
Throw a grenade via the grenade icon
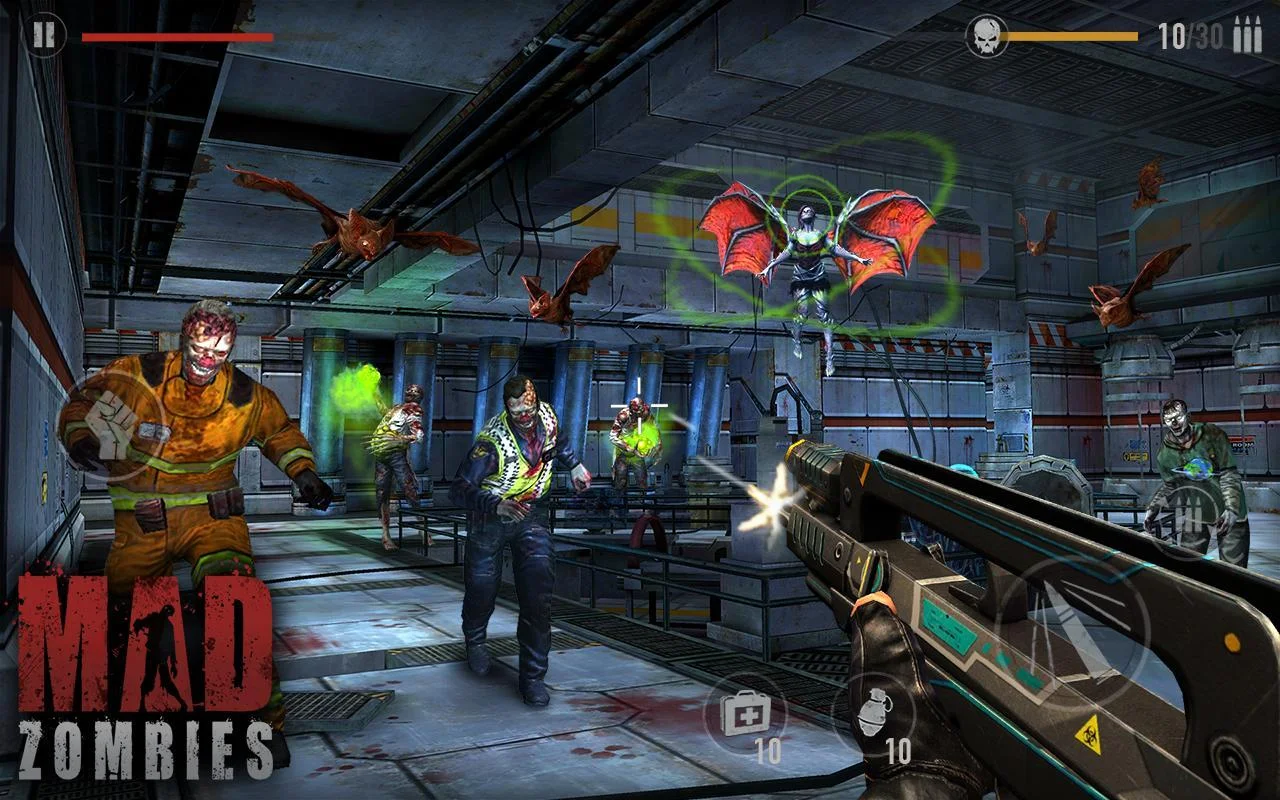[x=873, y=716]
